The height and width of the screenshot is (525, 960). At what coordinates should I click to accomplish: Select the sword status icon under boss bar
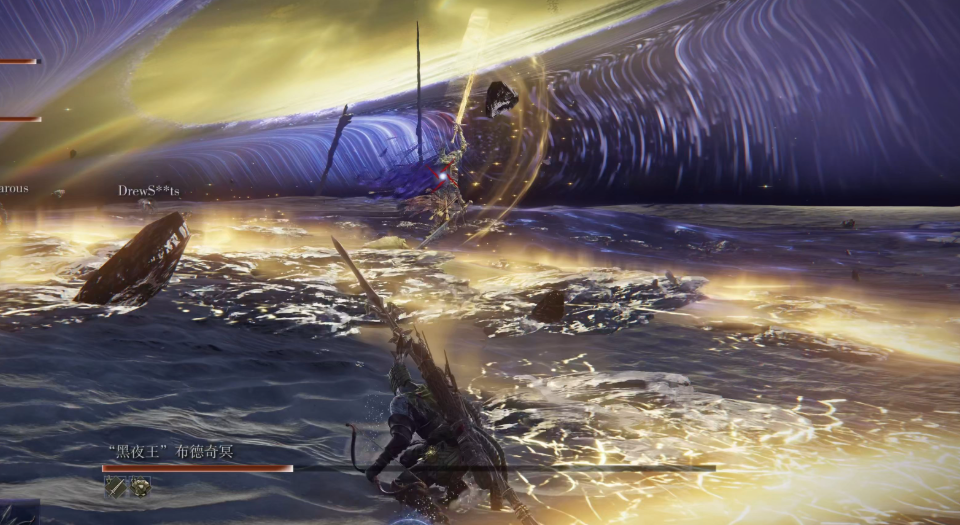(115, 486)
